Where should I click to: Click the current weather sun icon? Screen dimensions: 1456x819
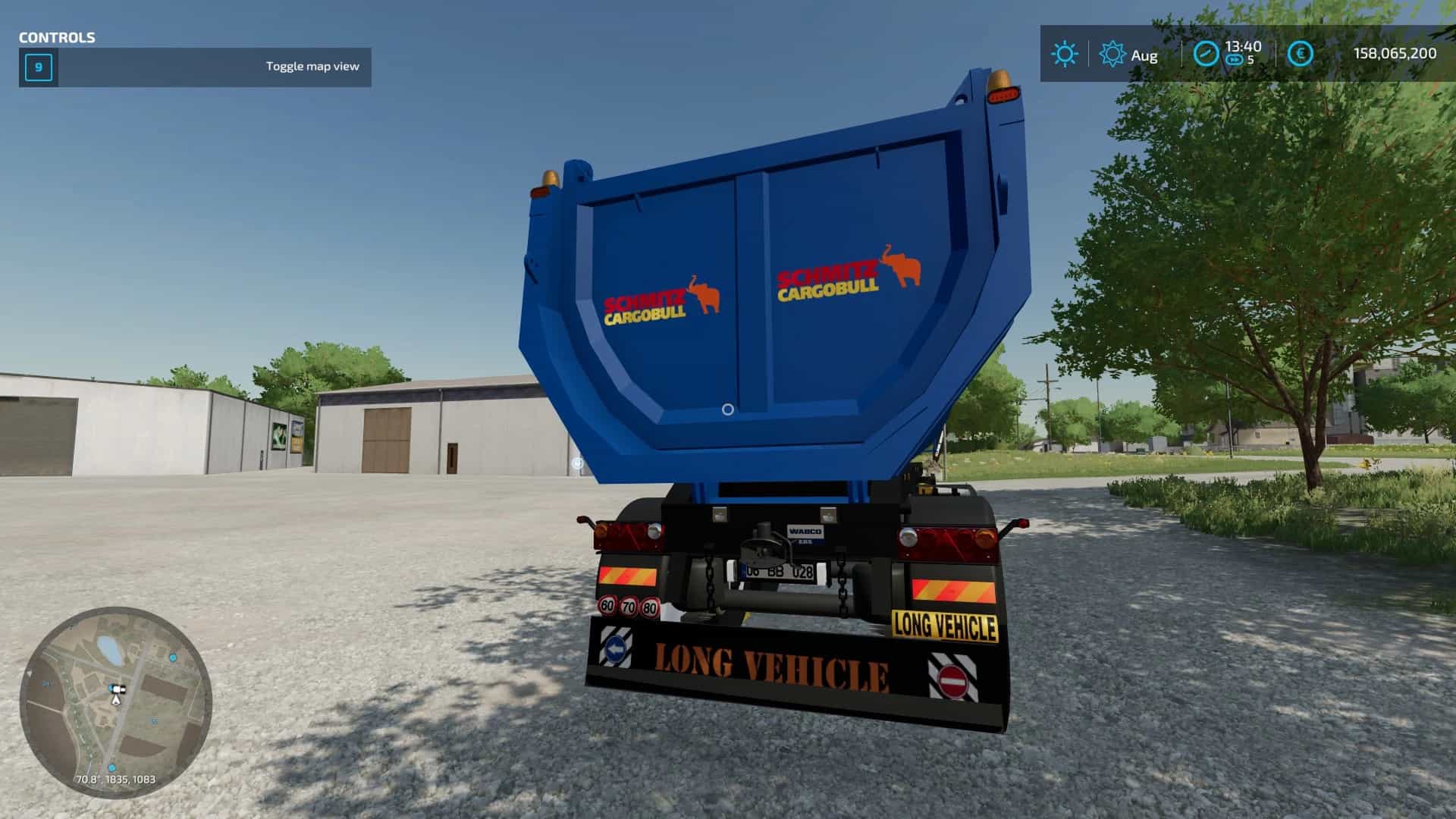click(1064, 54)
